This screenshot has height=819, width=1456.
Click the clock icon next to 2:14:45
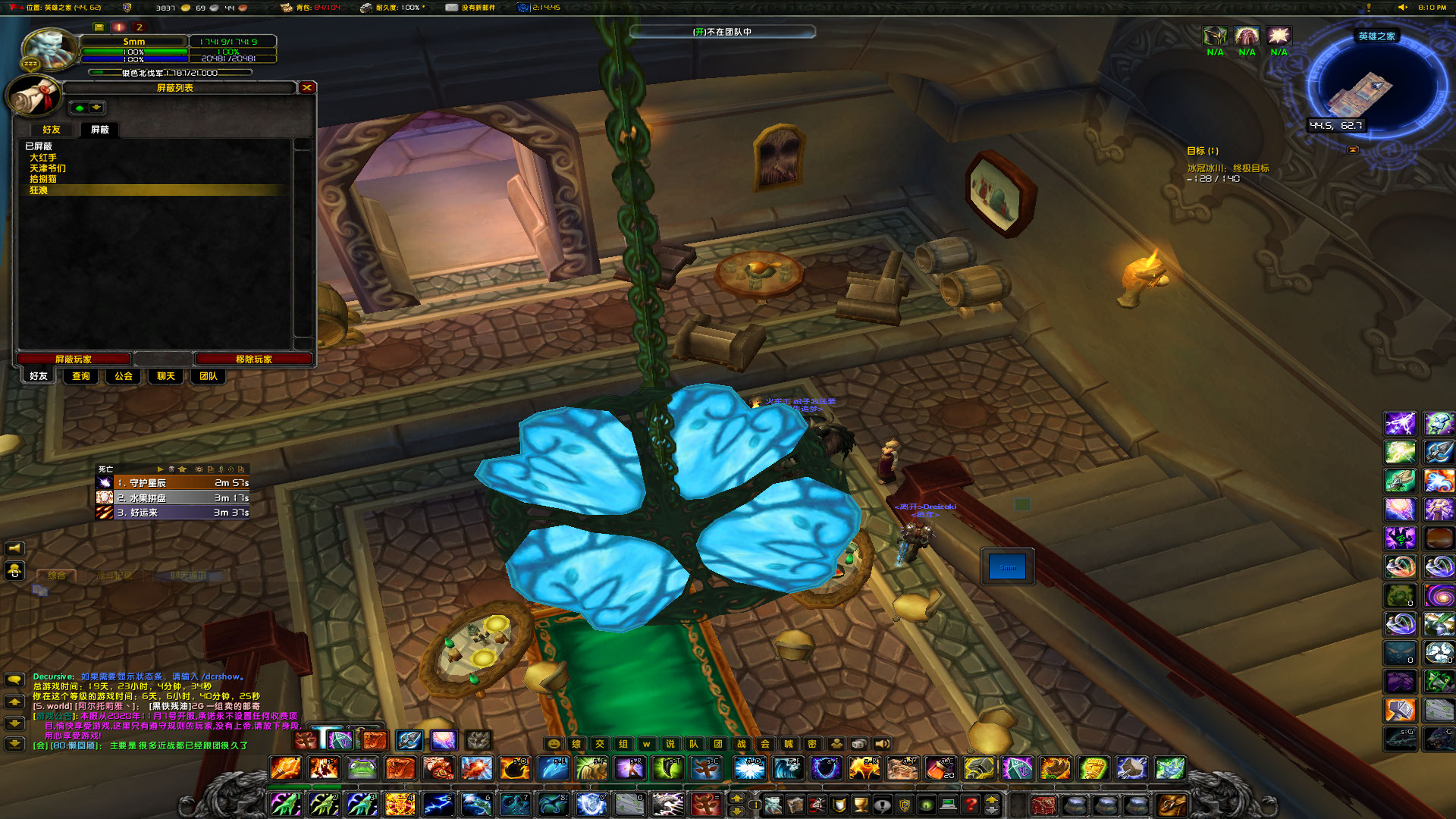(522, 9)
